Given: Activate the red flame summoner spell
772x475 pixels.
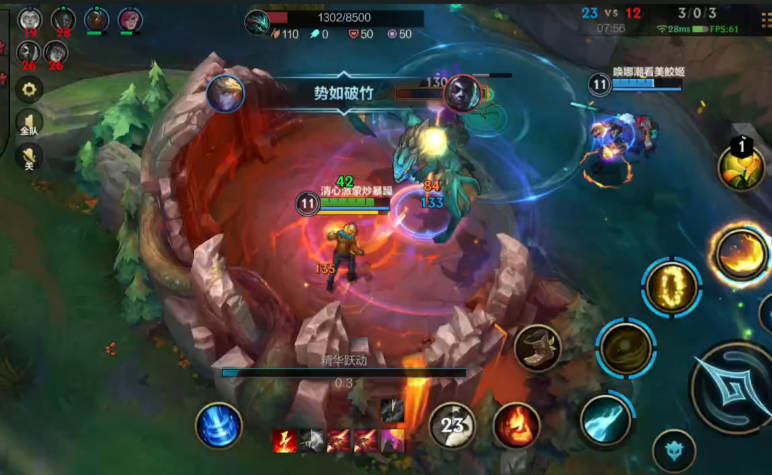Looking at the screenshot, I should pos(516,425).
